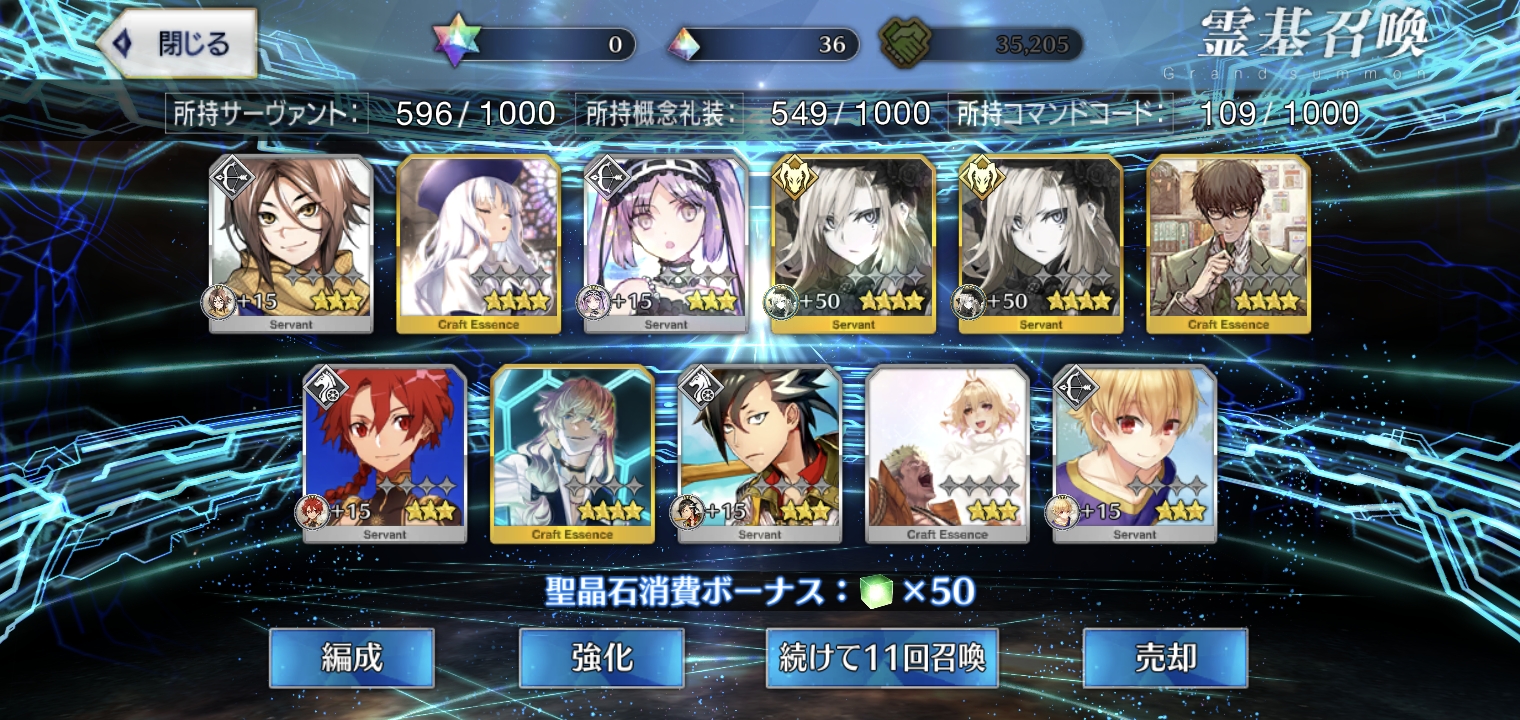Viewport: 1520px width, 720px height.
Task: Go to the 強化 enhancement screen
Action: [601, 658]
